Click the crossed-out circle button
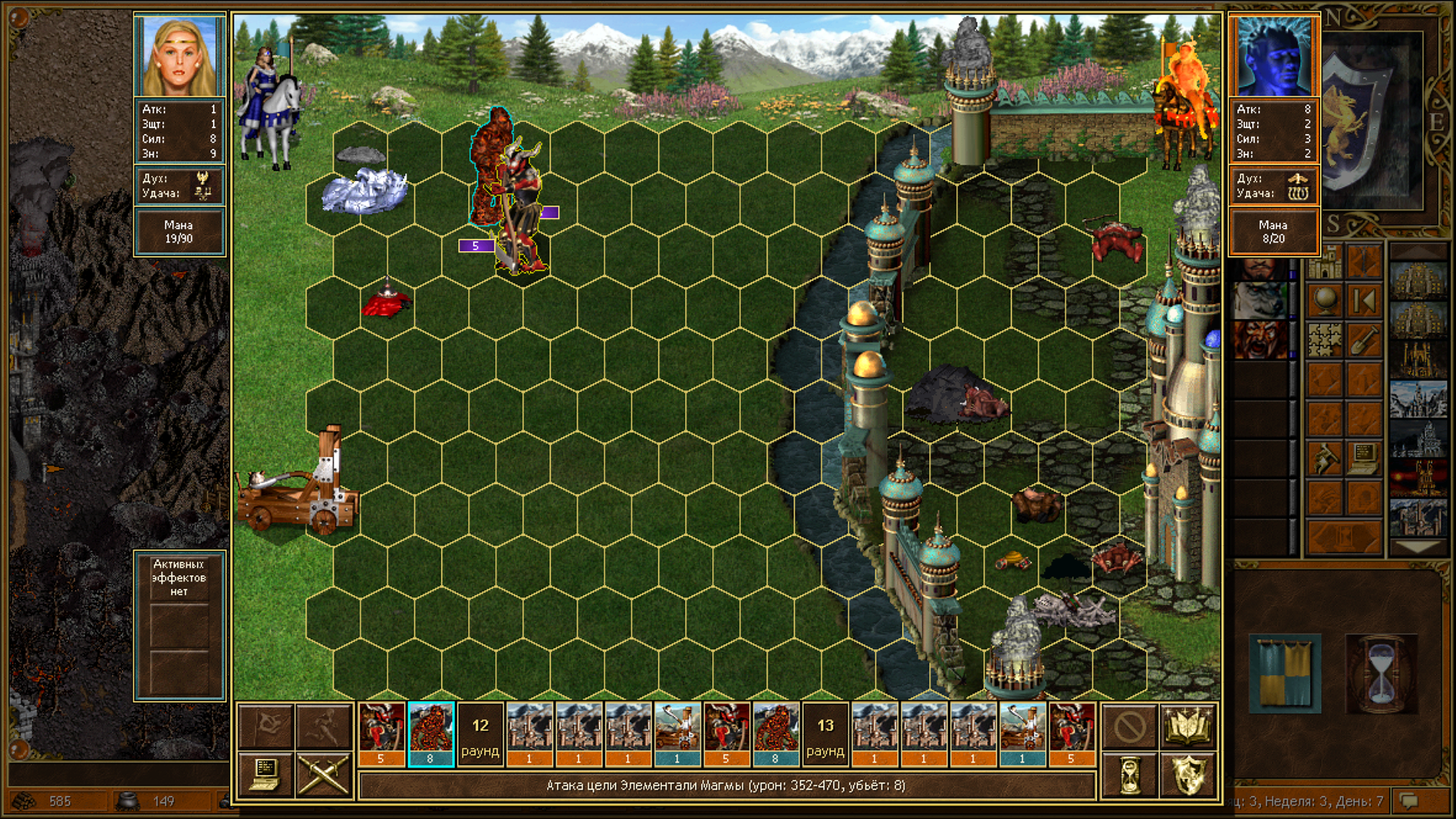Image resolution: width=1456 pixels, height=819 pixels. pyautogui.click(x=1129, y=726)
